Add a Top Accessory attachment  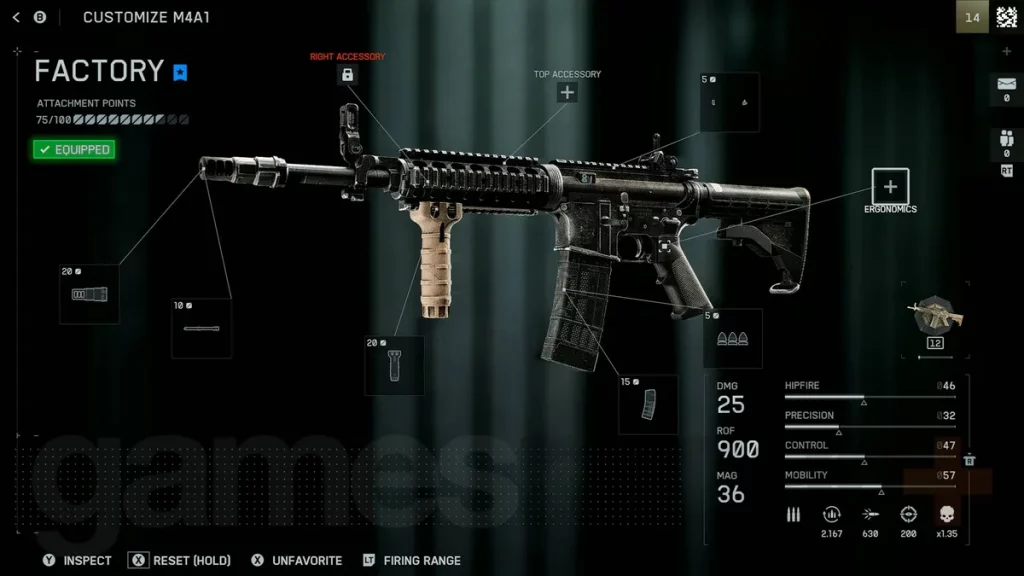(x=567, y=93)
